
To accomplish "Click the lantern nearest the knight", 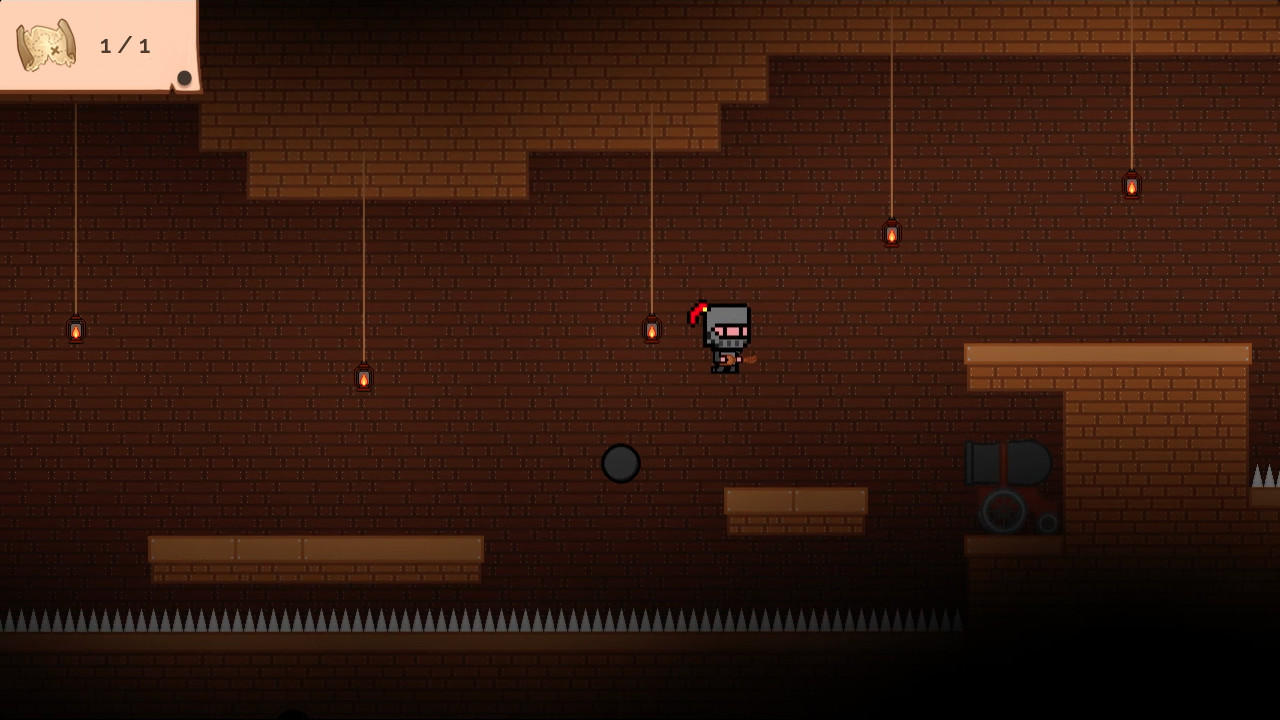I will pos(652,328).
